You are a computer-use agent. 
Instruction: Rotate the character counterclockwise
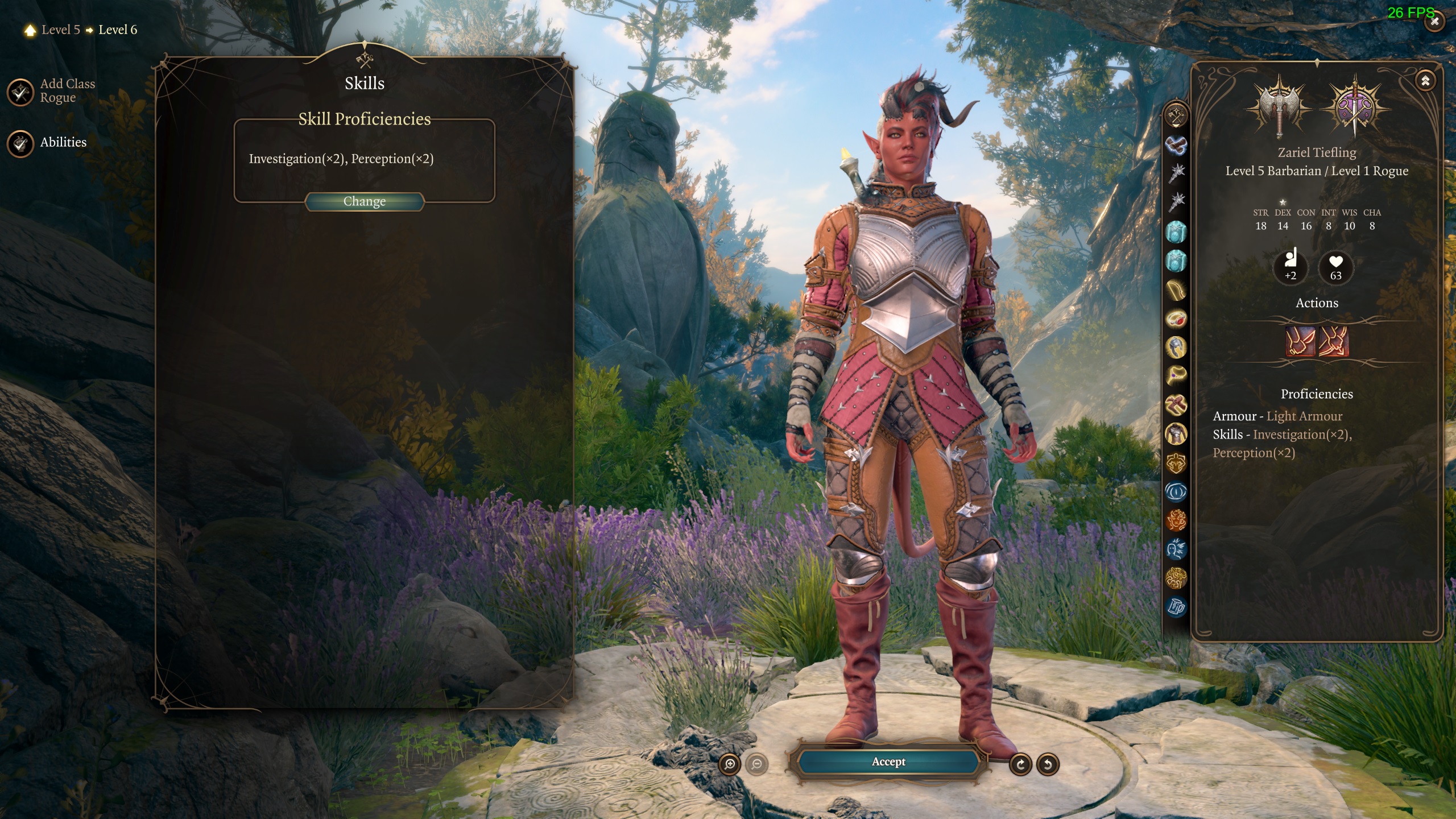1048,764
